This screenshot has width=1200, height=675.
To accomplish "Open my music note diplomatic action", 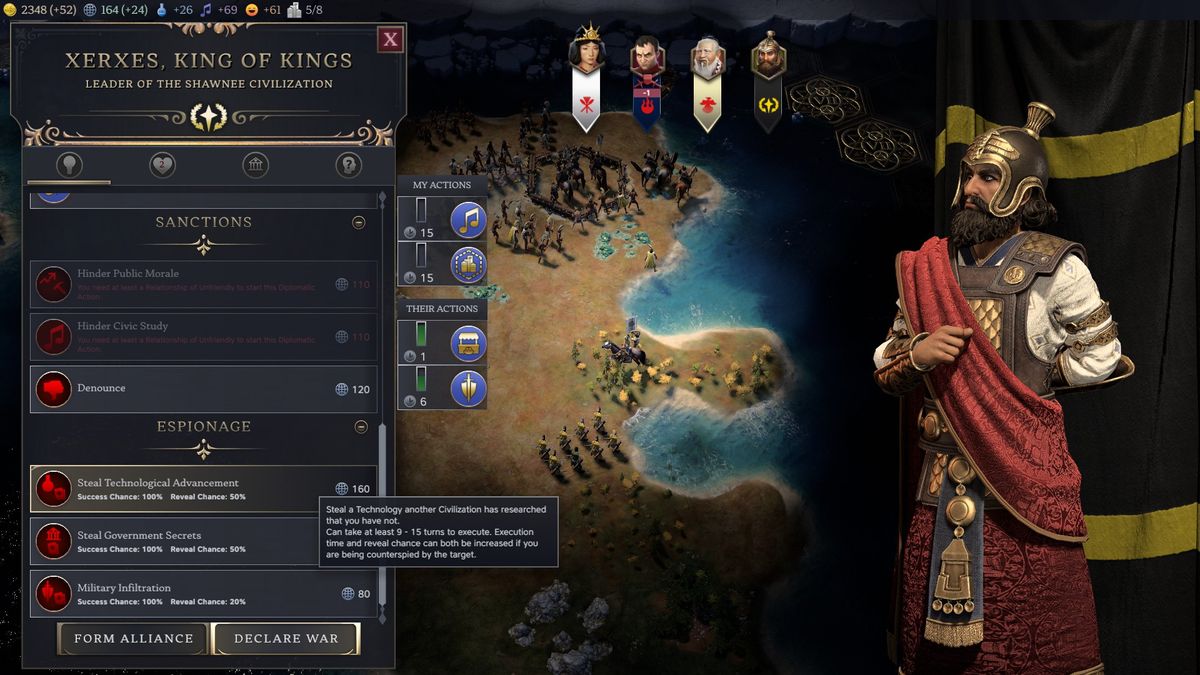I will click(x=468, y=219).
